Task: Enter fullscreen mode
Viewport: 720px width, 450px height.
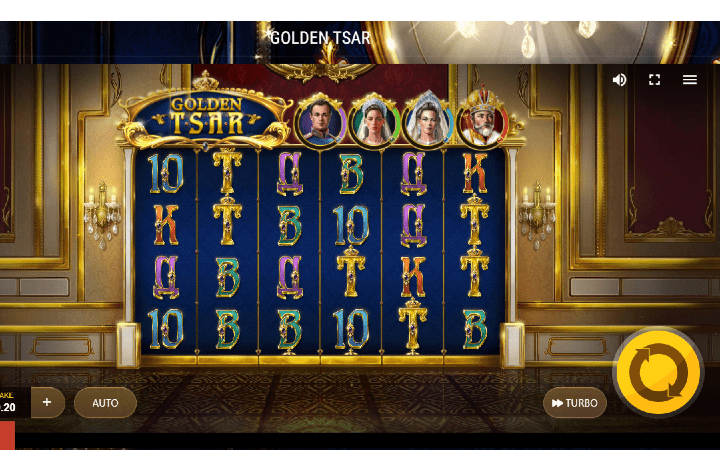Action: 655,80
